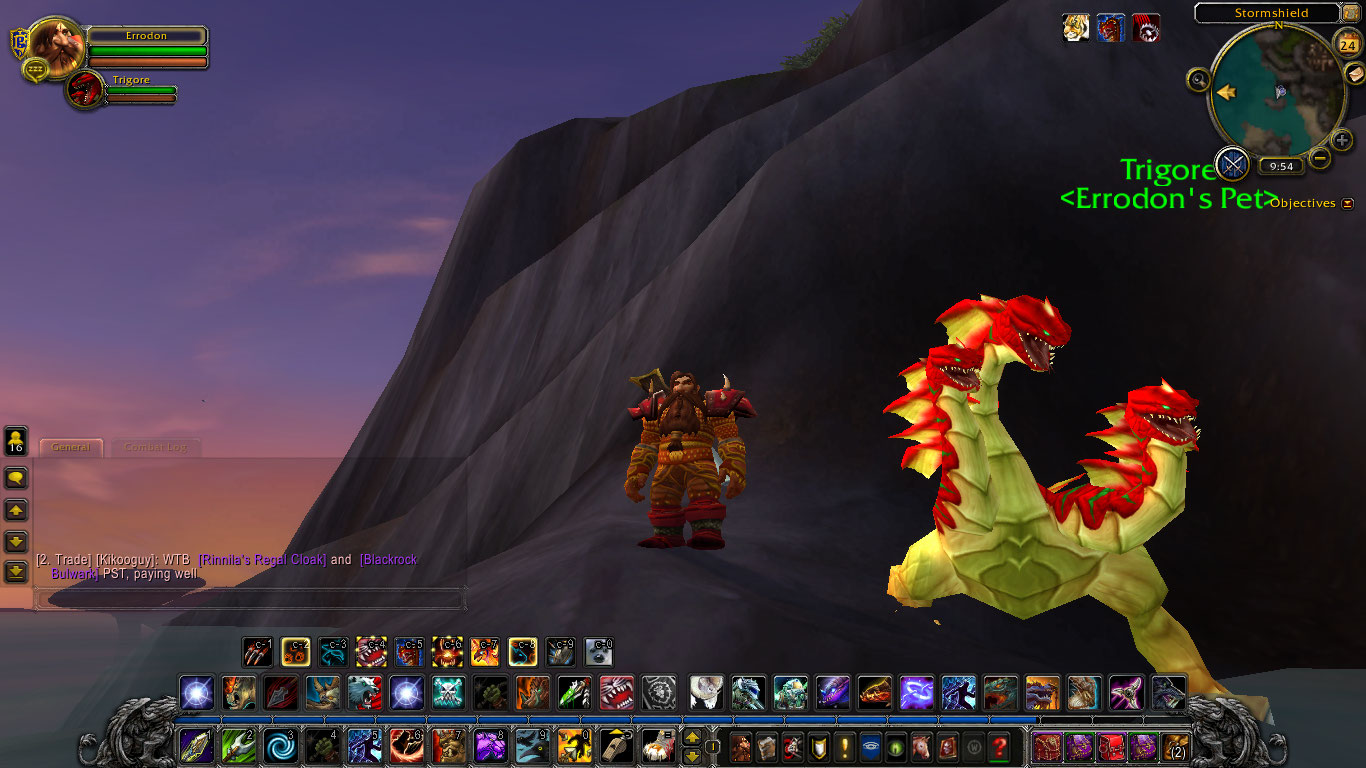Open the mail envelope icon on the minimap

(x=1354, y=73)
